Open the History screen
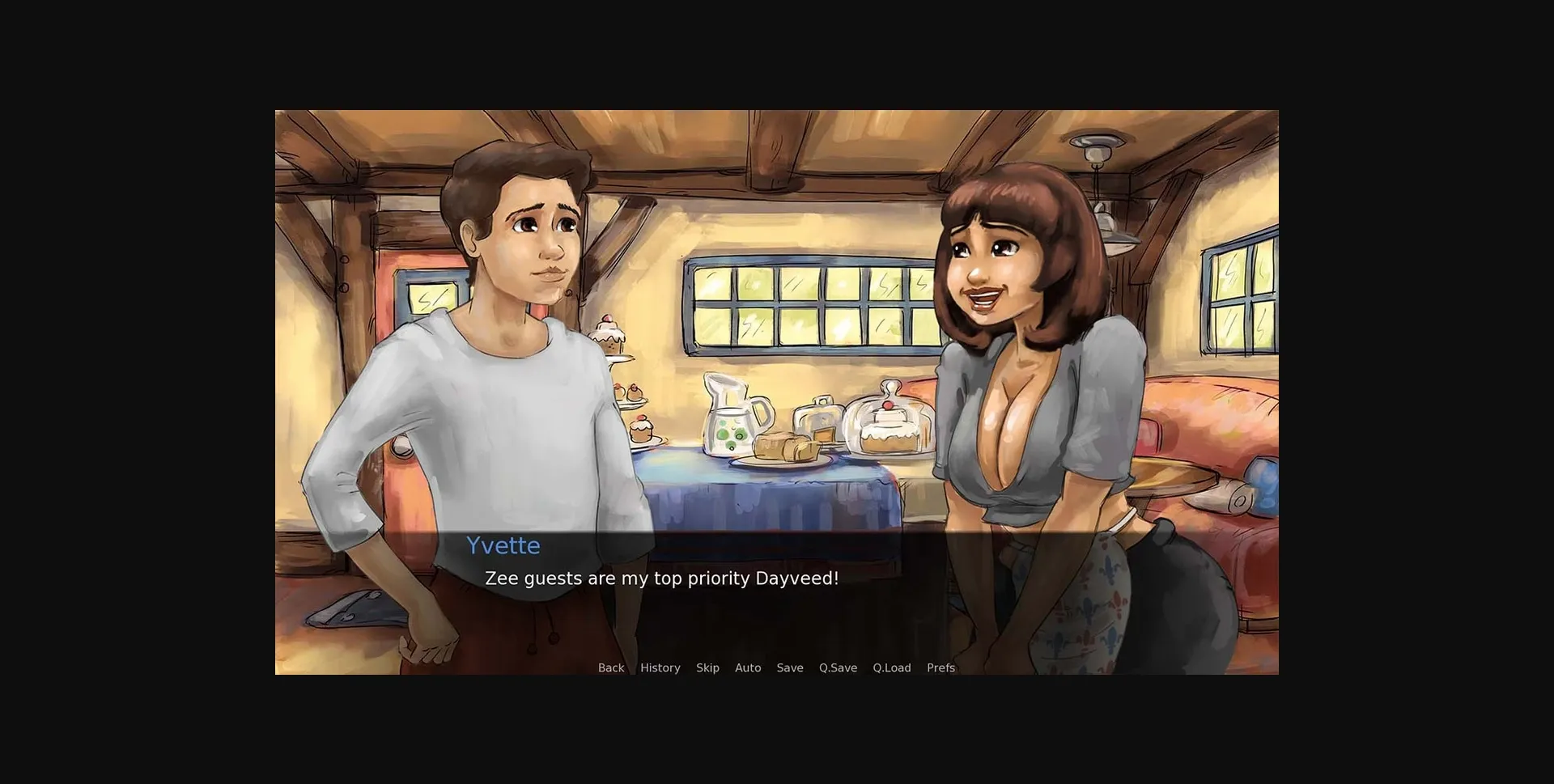The image size is (1554, 784). click(x=660, y=667)
